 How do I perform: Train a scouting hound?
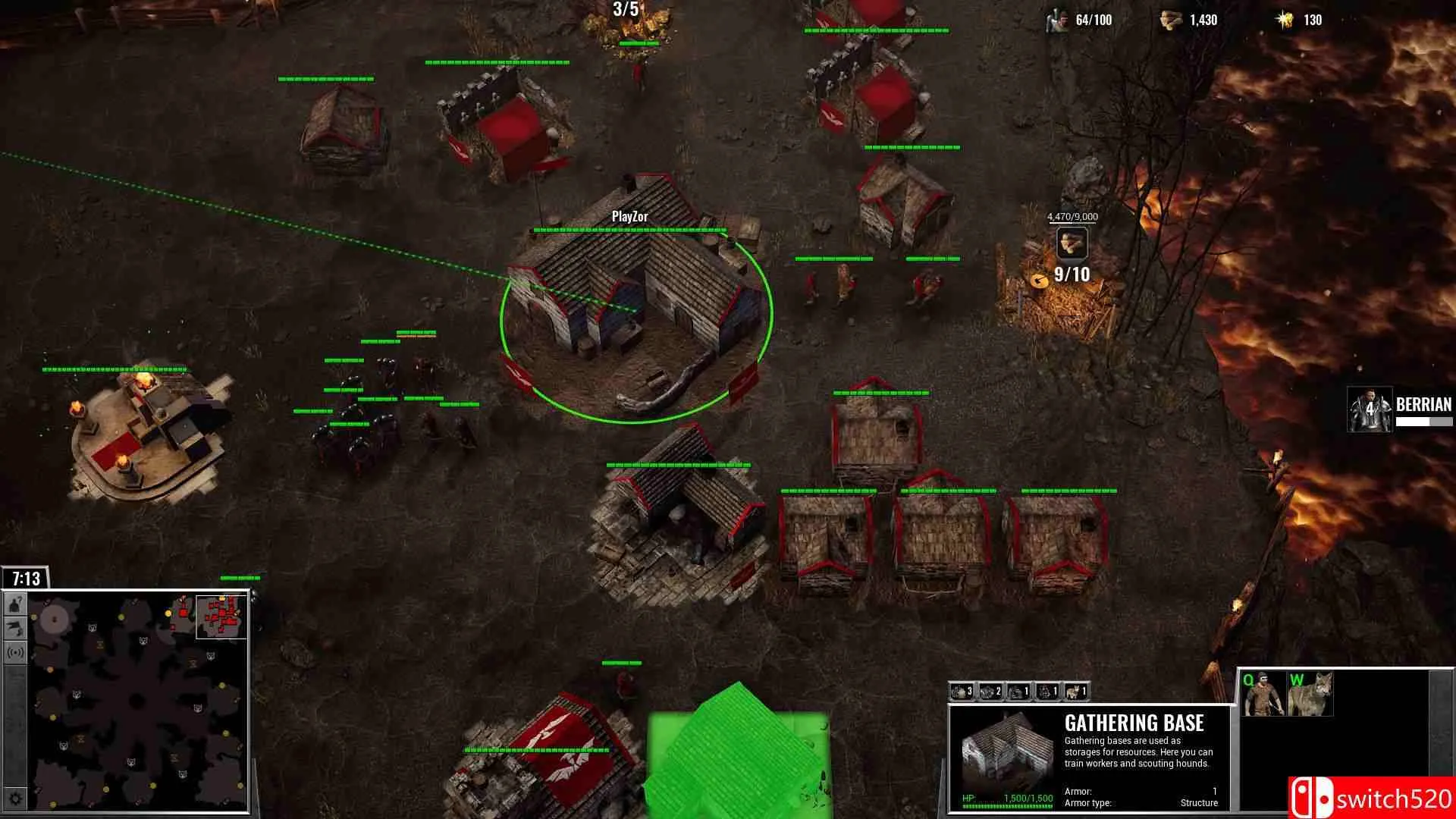tap(1310, 694)
